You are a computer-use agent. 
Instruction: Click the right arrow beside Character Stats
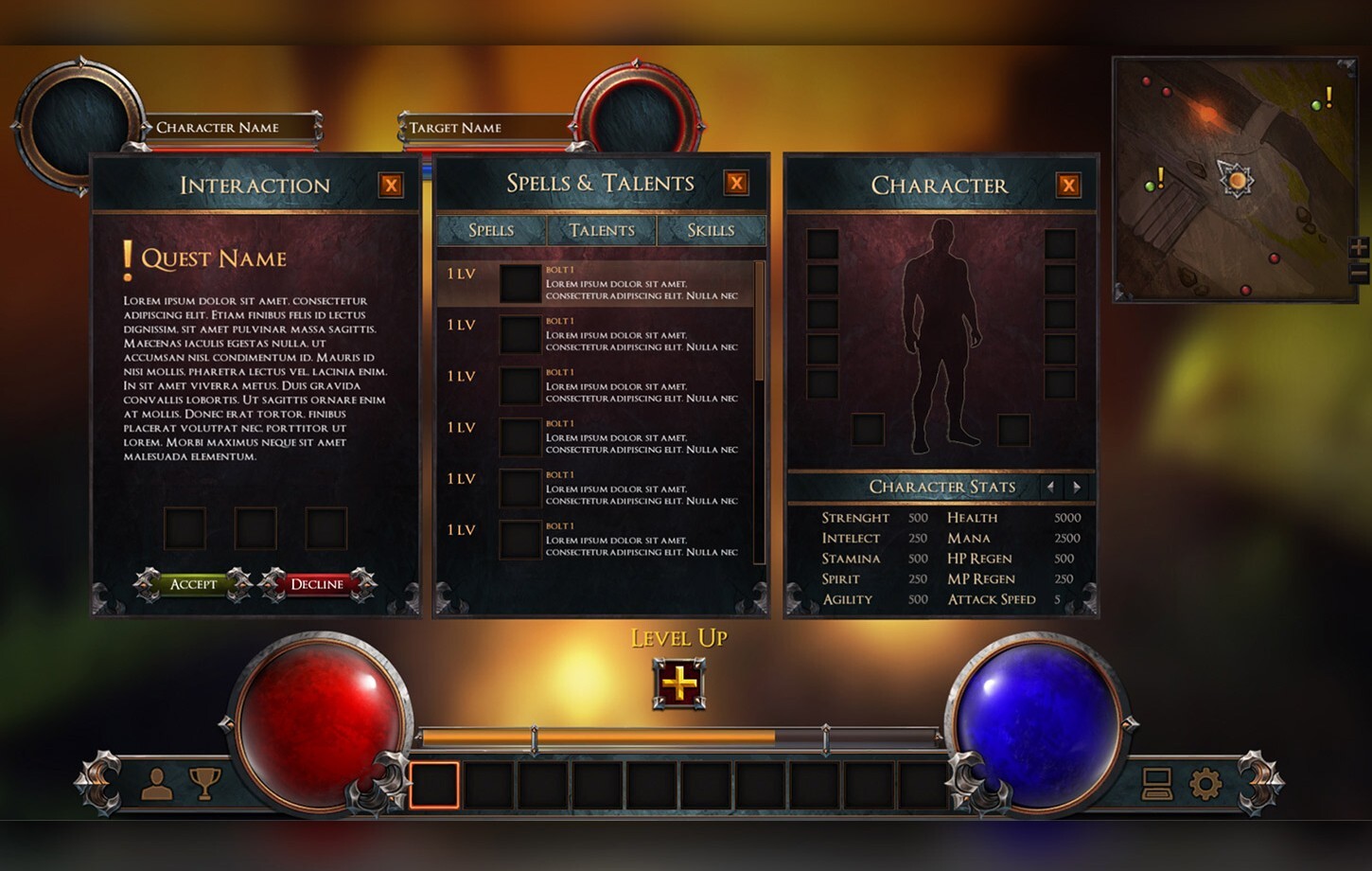pos(1077,487)
